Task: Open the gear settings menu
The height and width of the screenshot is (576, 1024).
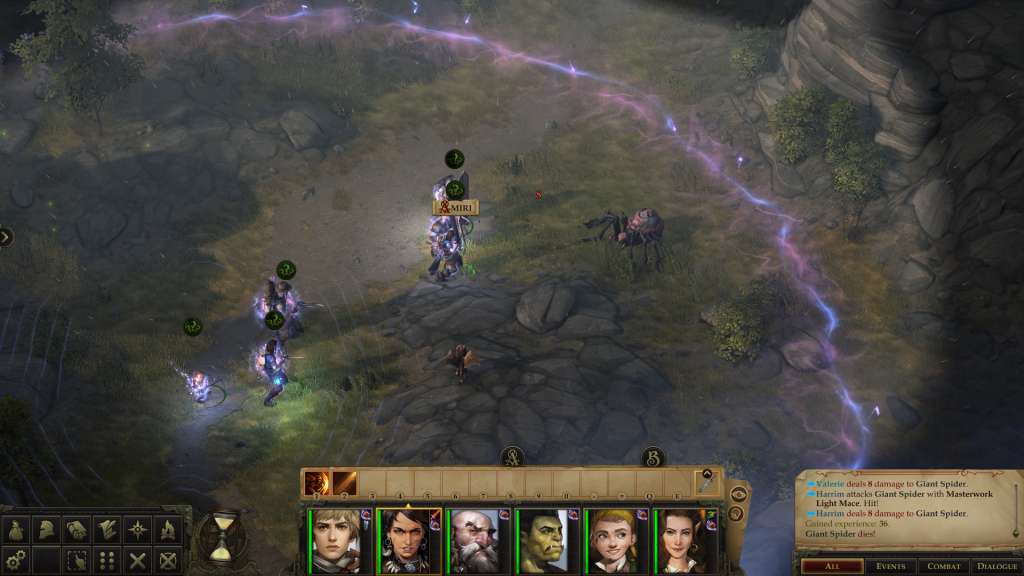Action: [18, 560]
